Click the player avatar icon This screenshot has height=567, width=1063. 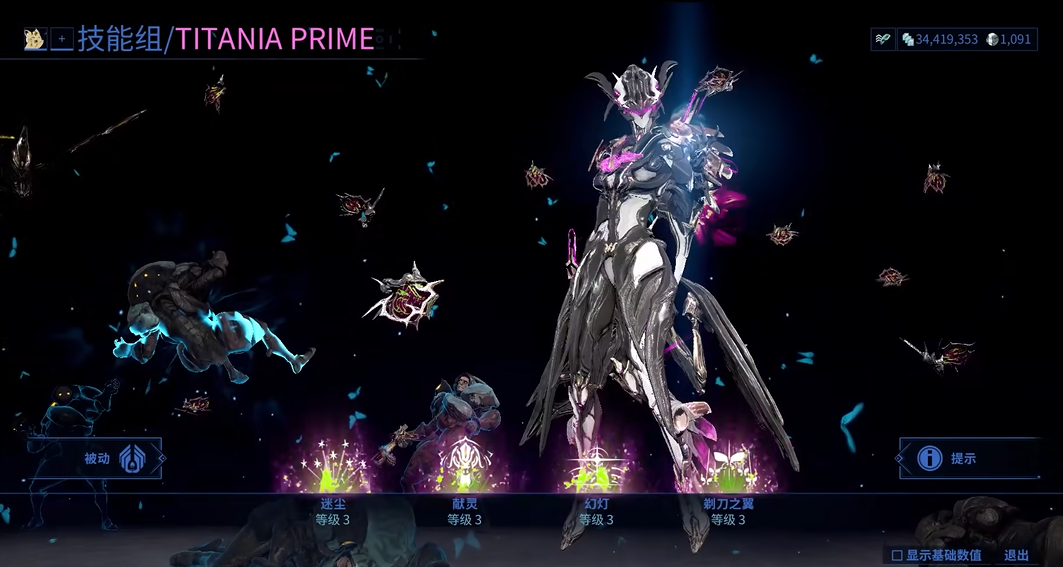(34, 40)
